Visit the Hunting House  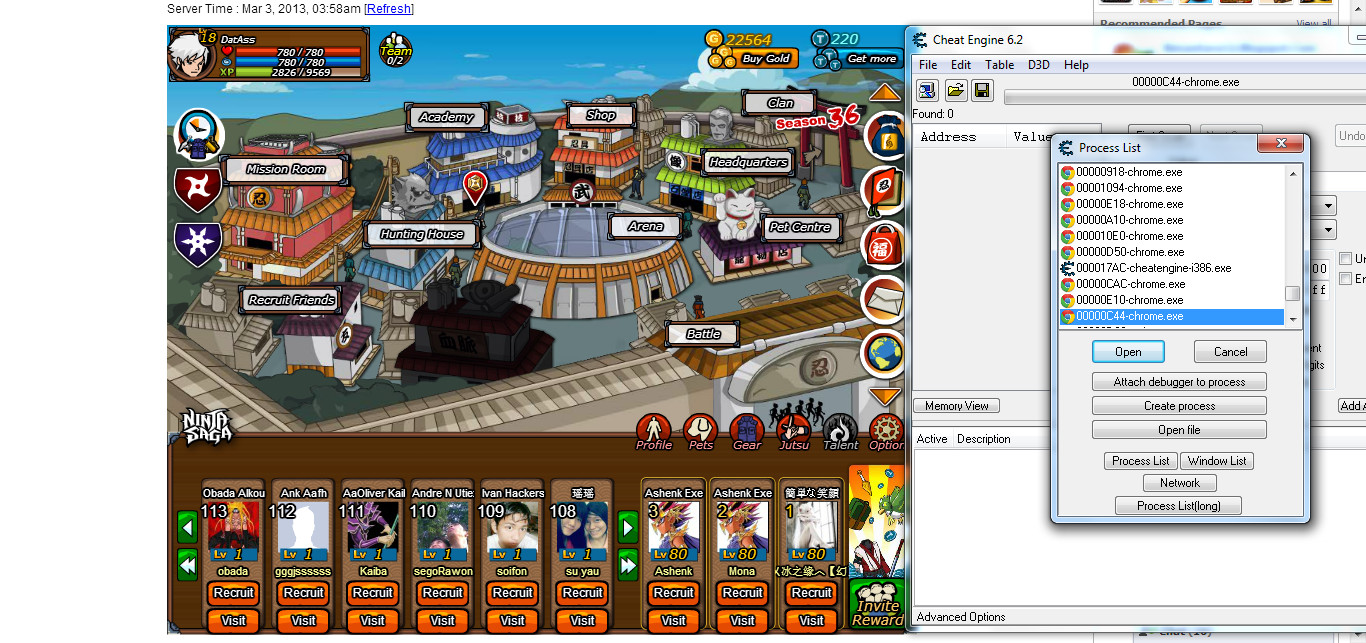point(421,234)
